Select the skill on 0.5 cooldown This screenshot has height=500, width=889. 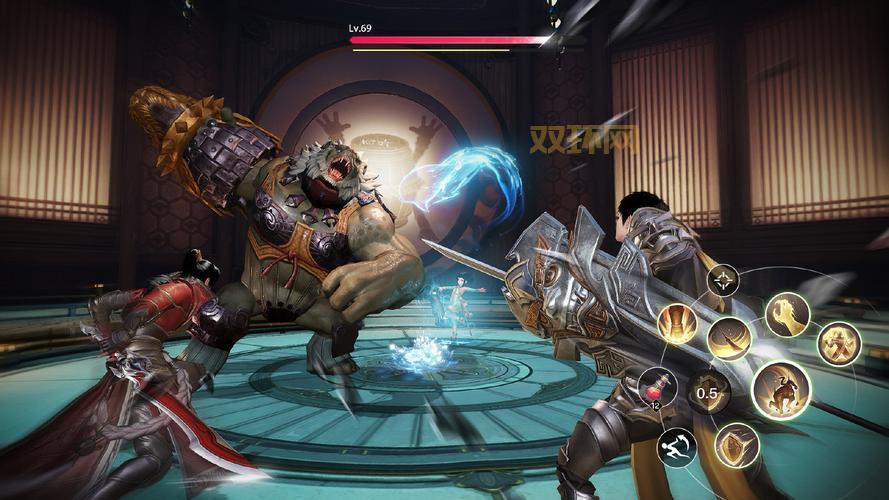[x=708, y=393]
